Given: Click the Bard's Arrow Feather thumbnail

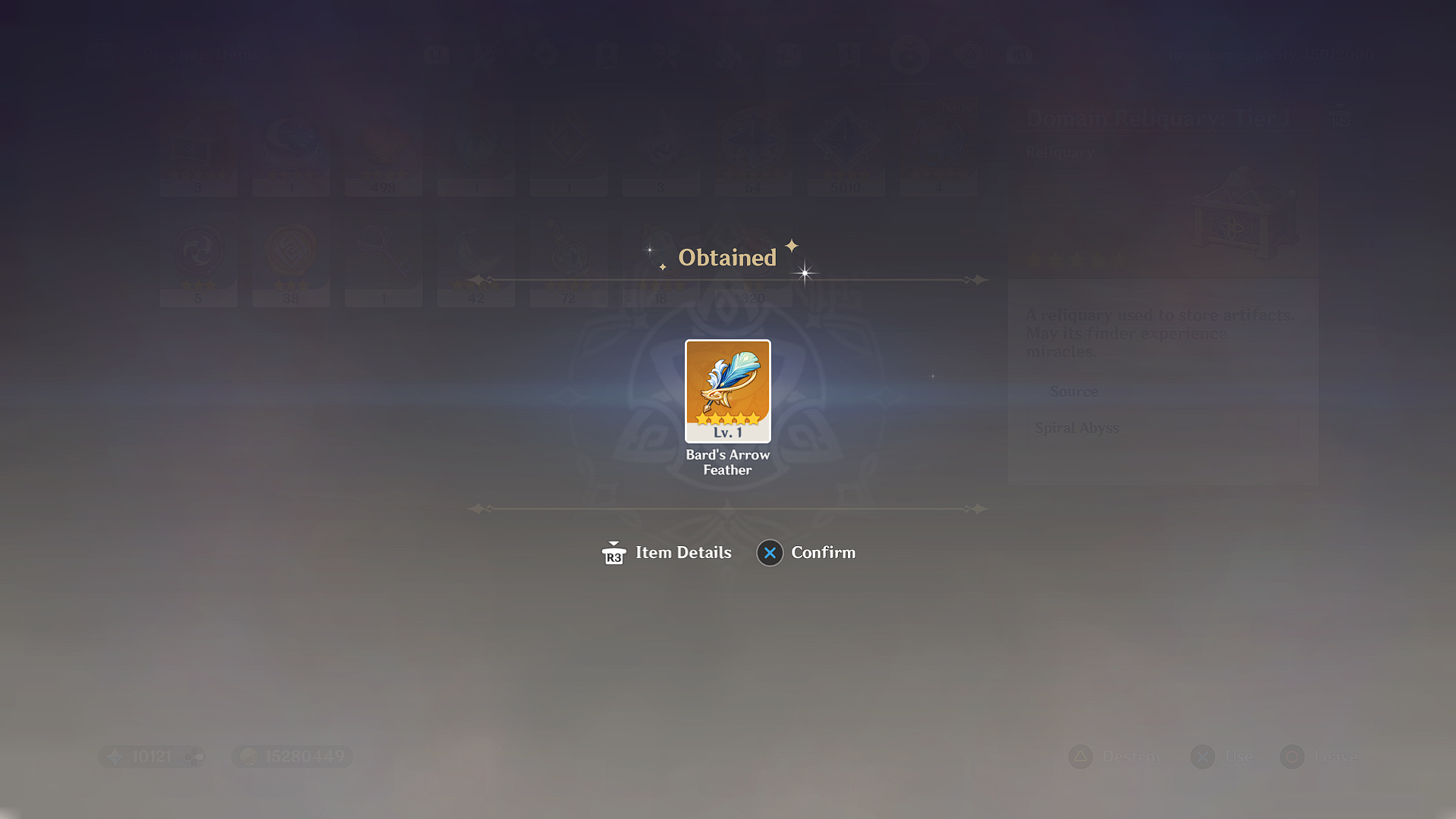Looking at the screenshot, I should (726, 392).
